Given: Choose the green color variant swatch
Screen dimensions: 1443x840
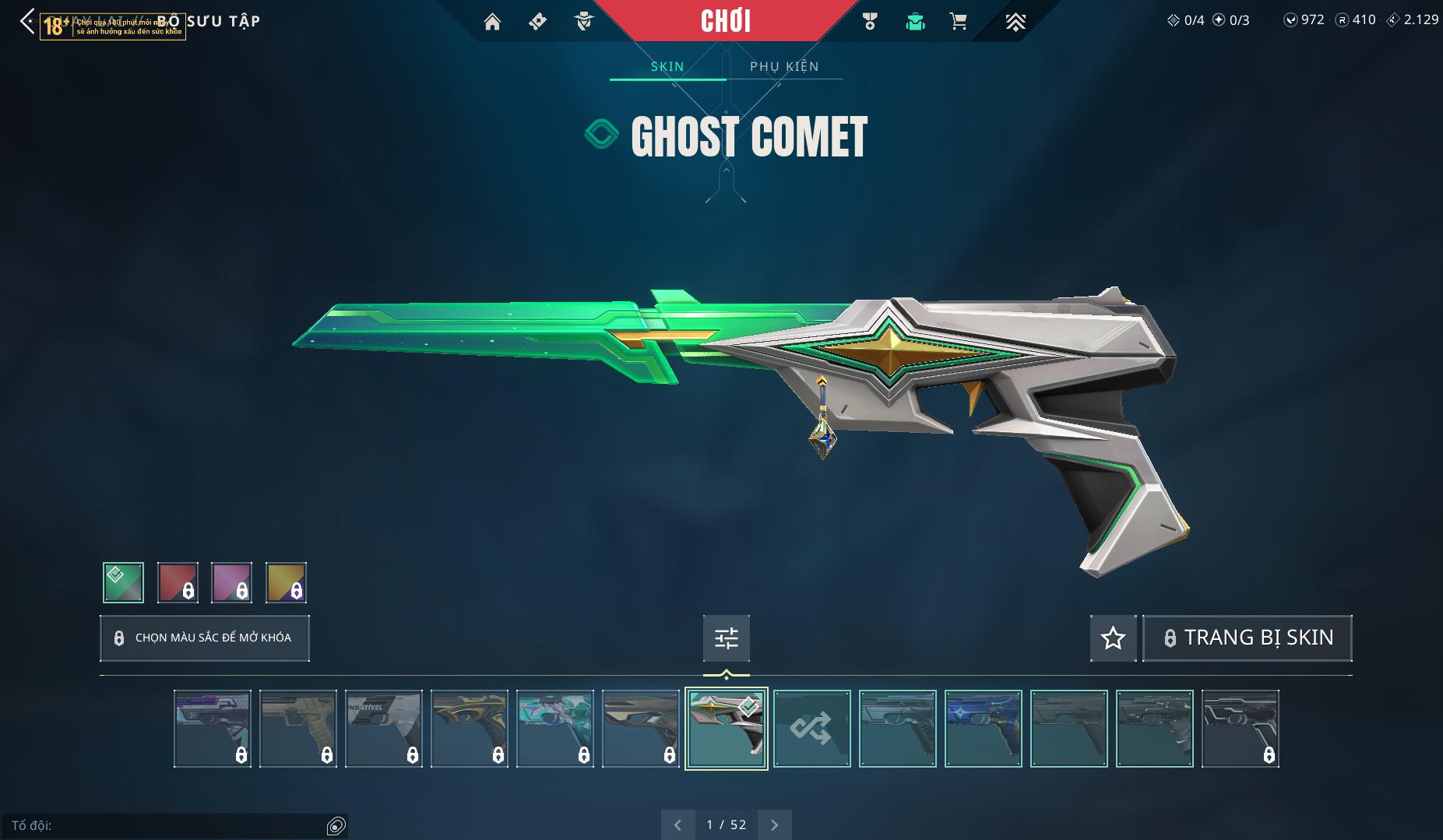Looking at the screenshot, I should click(x=123, y=582).
